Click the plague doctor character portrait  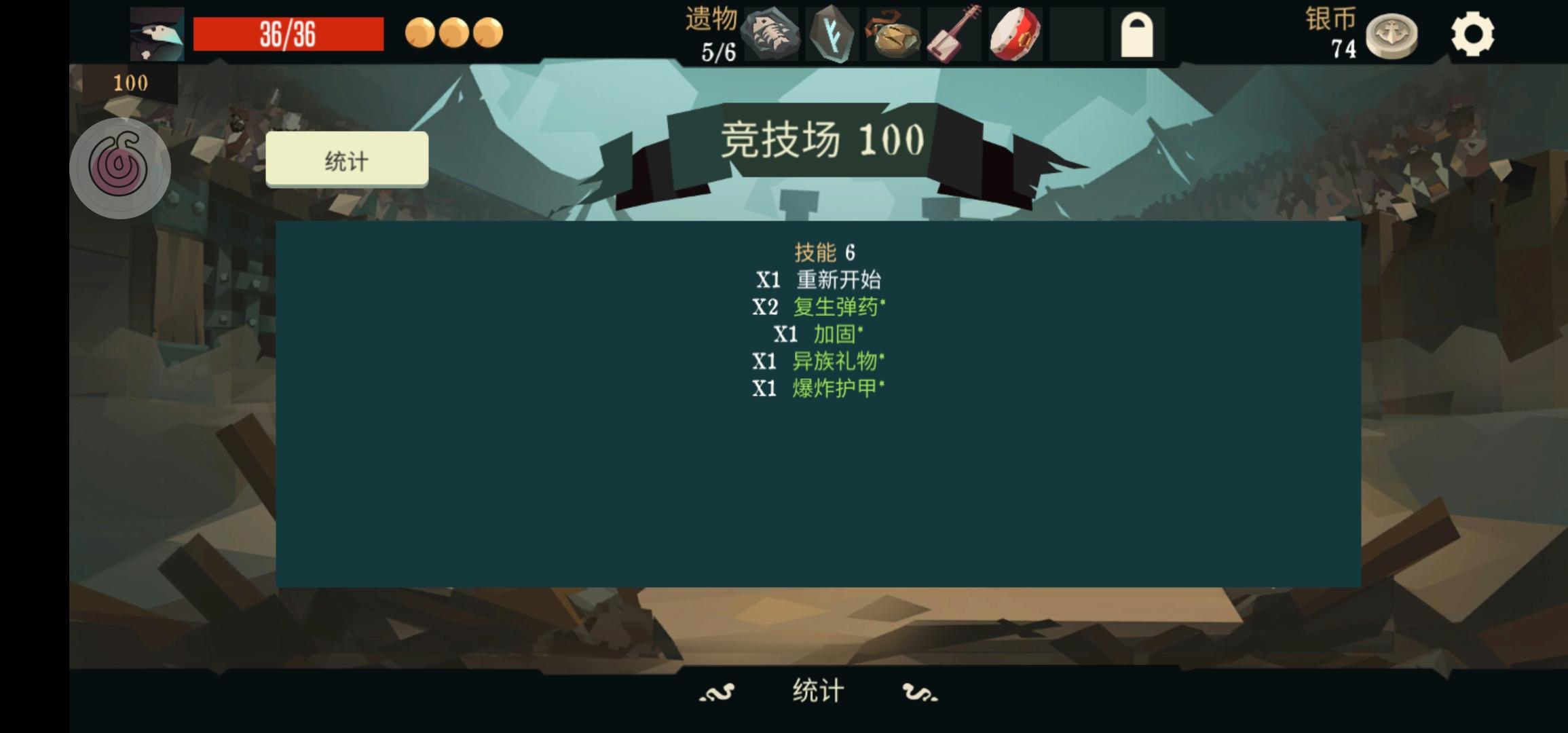(x=155, y=33)
